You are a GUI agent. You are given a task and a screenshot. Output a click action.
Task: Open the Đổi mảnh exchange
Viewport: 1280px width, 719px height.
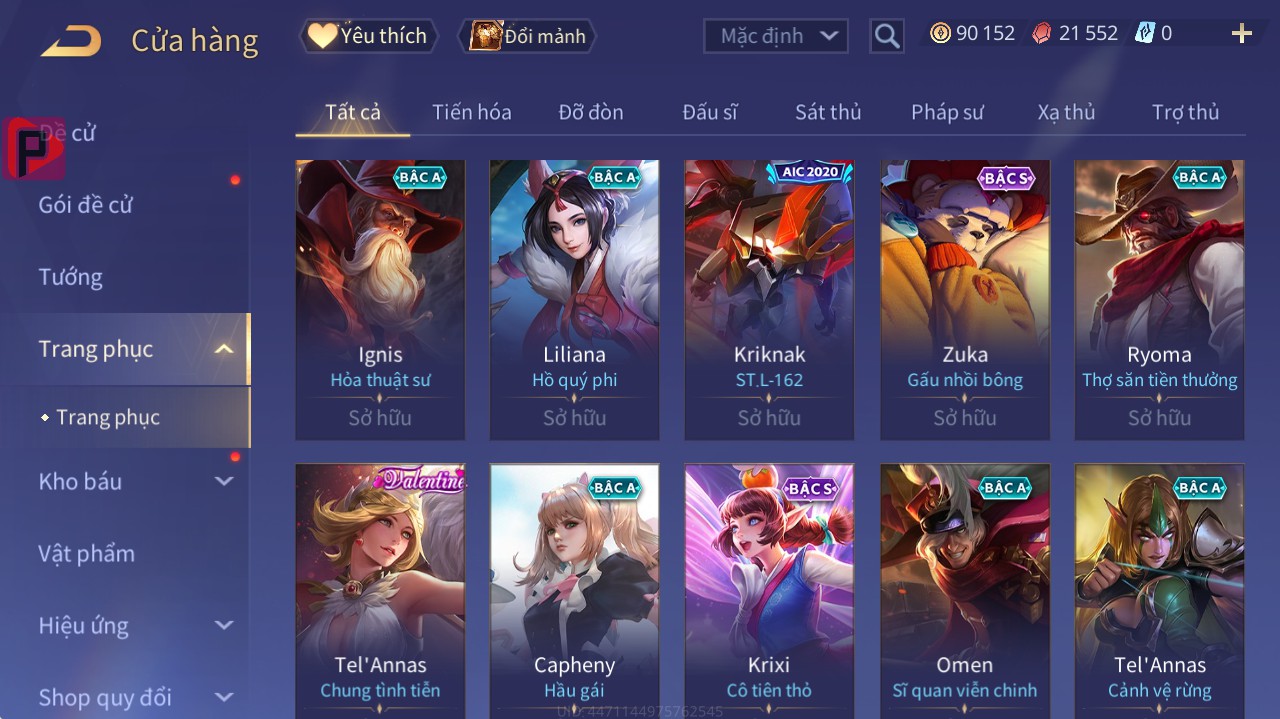[527, 36]
